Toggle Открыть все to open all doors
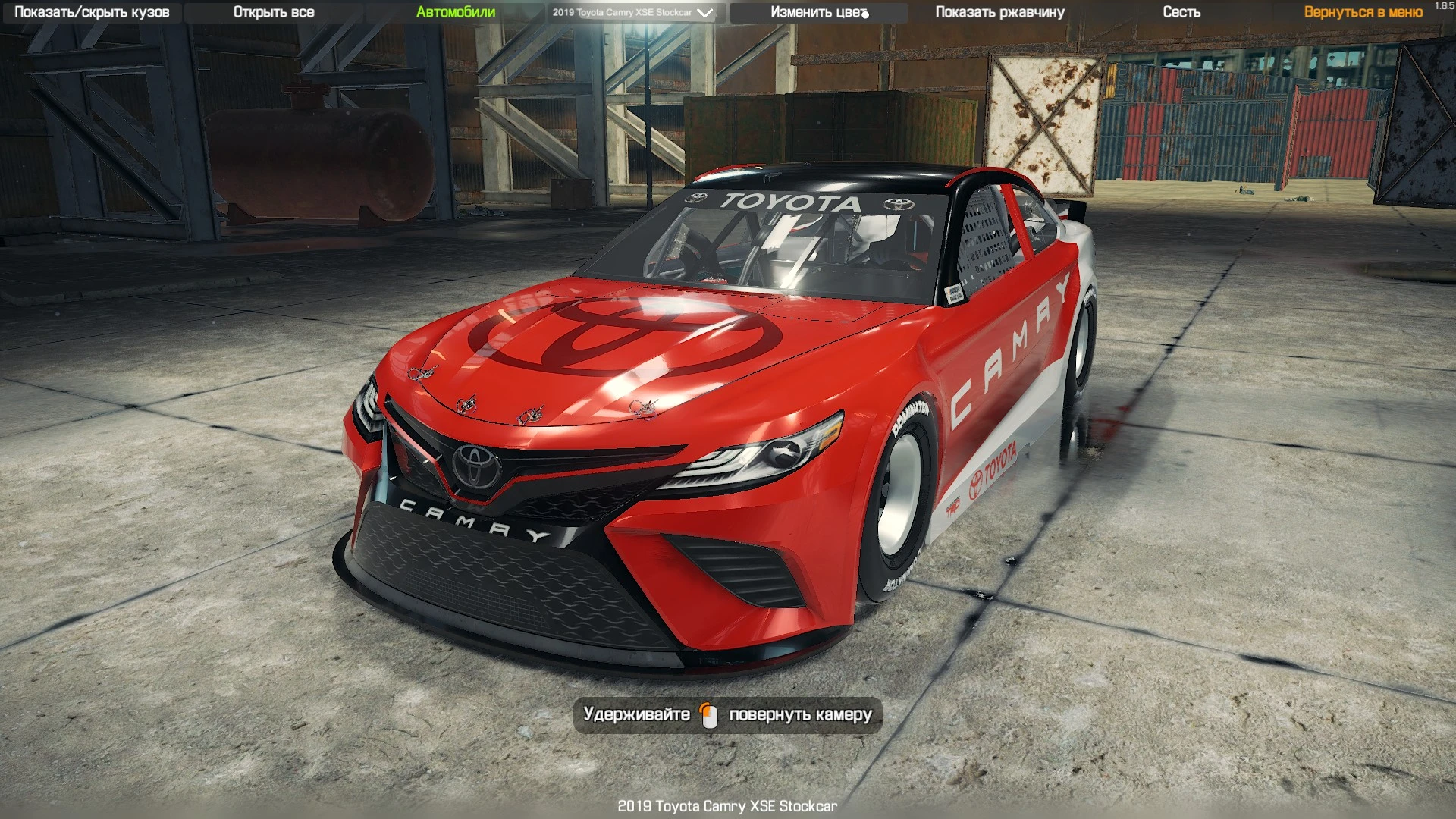 [x=276, y=11]
